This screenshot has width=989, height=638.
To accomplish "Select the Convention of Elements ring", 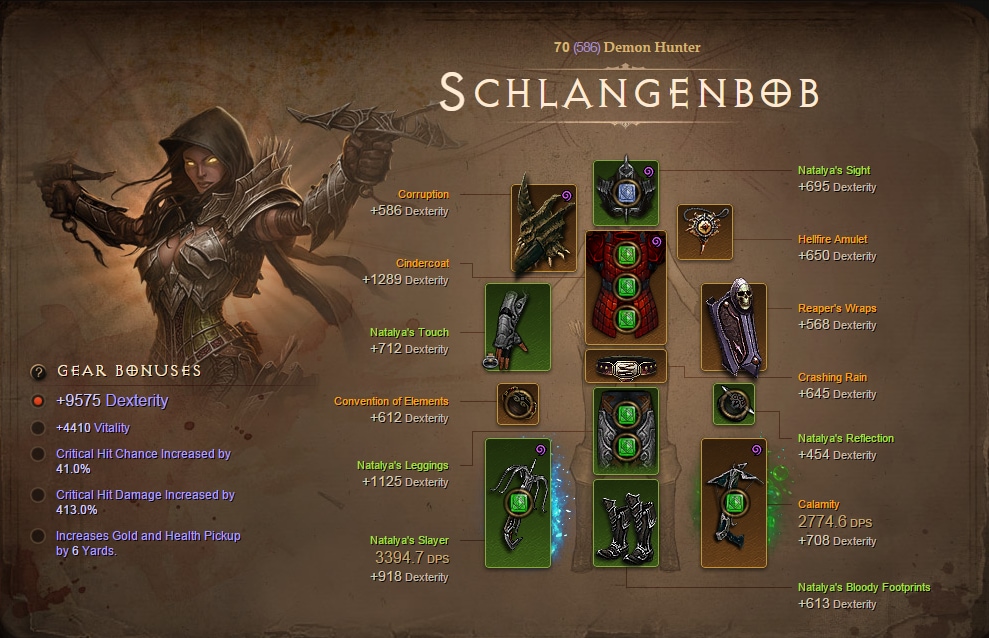I will 518,404.
